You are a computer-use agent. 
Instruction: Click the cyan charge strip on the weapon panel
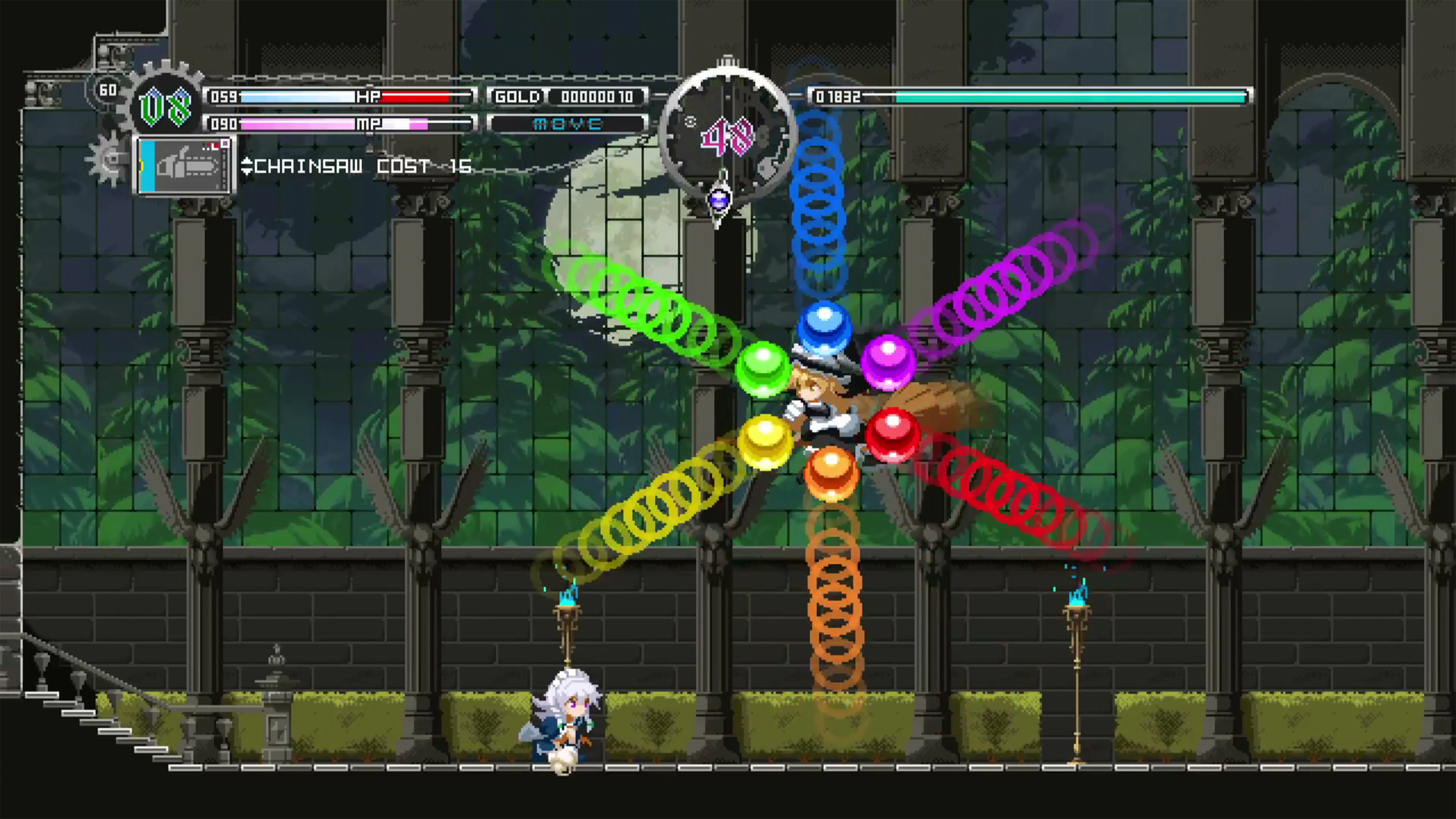click(x=147, y=169)
